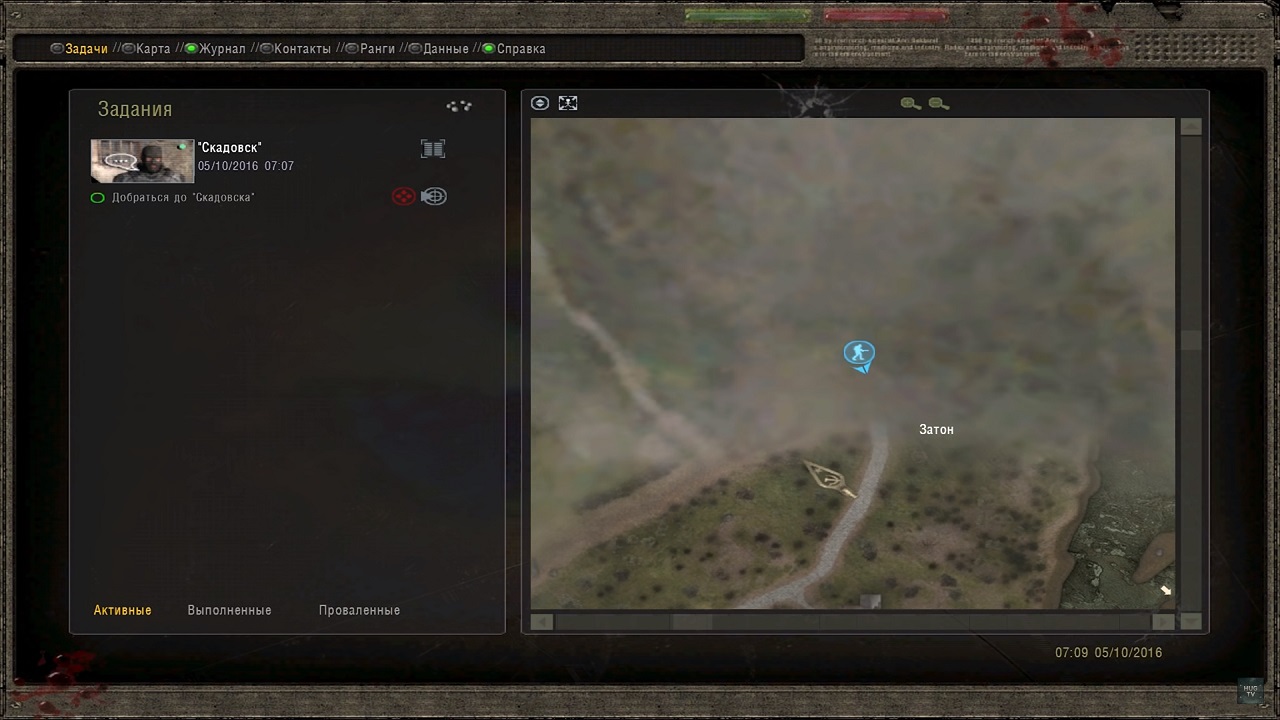
Task: Open the Задачи tab
Action: 86,49
